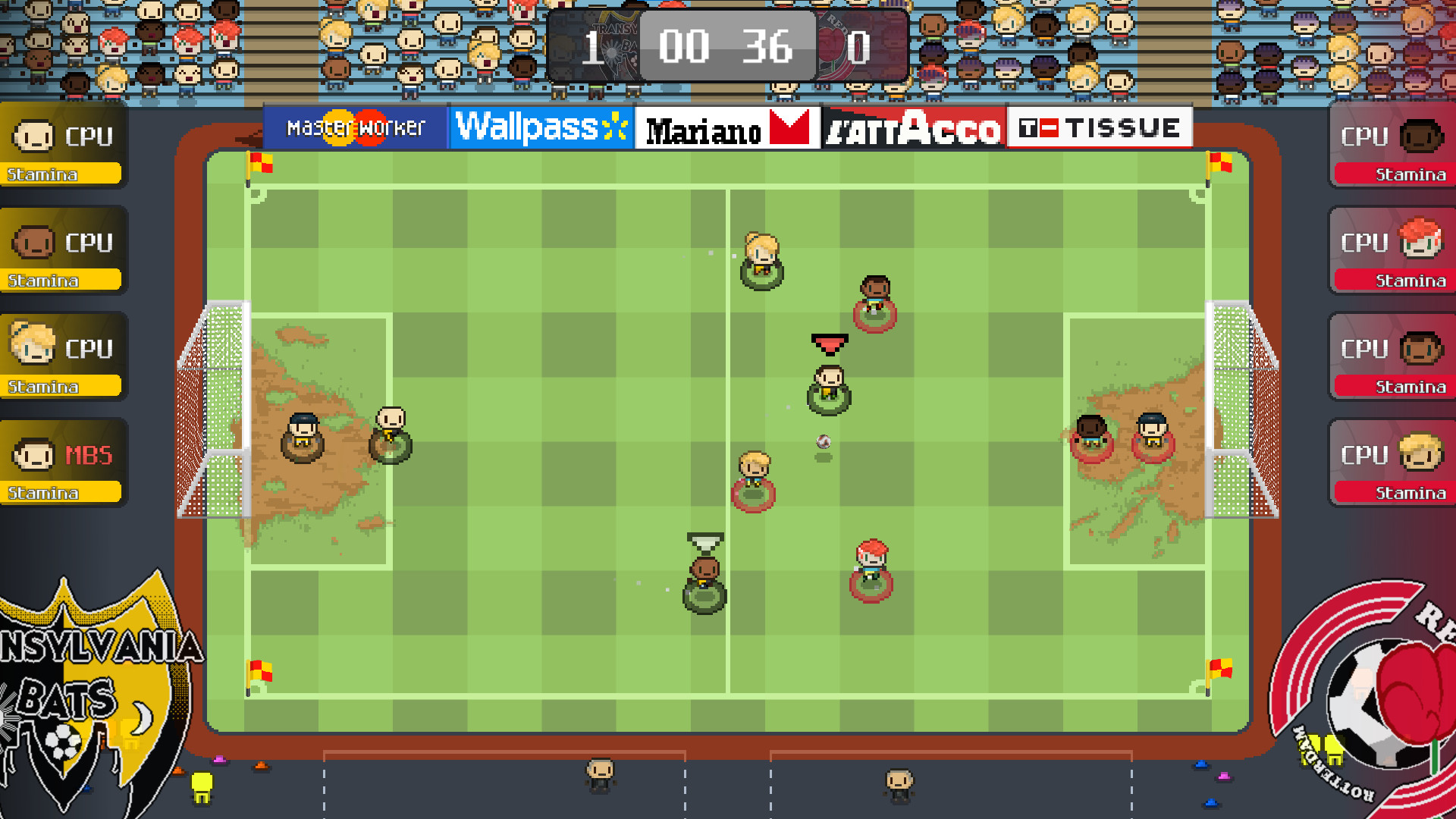The width and height of the screenshot is (1456, 819).
Task: Click the Tissue sponsor logo
Action: (1100, 127)
